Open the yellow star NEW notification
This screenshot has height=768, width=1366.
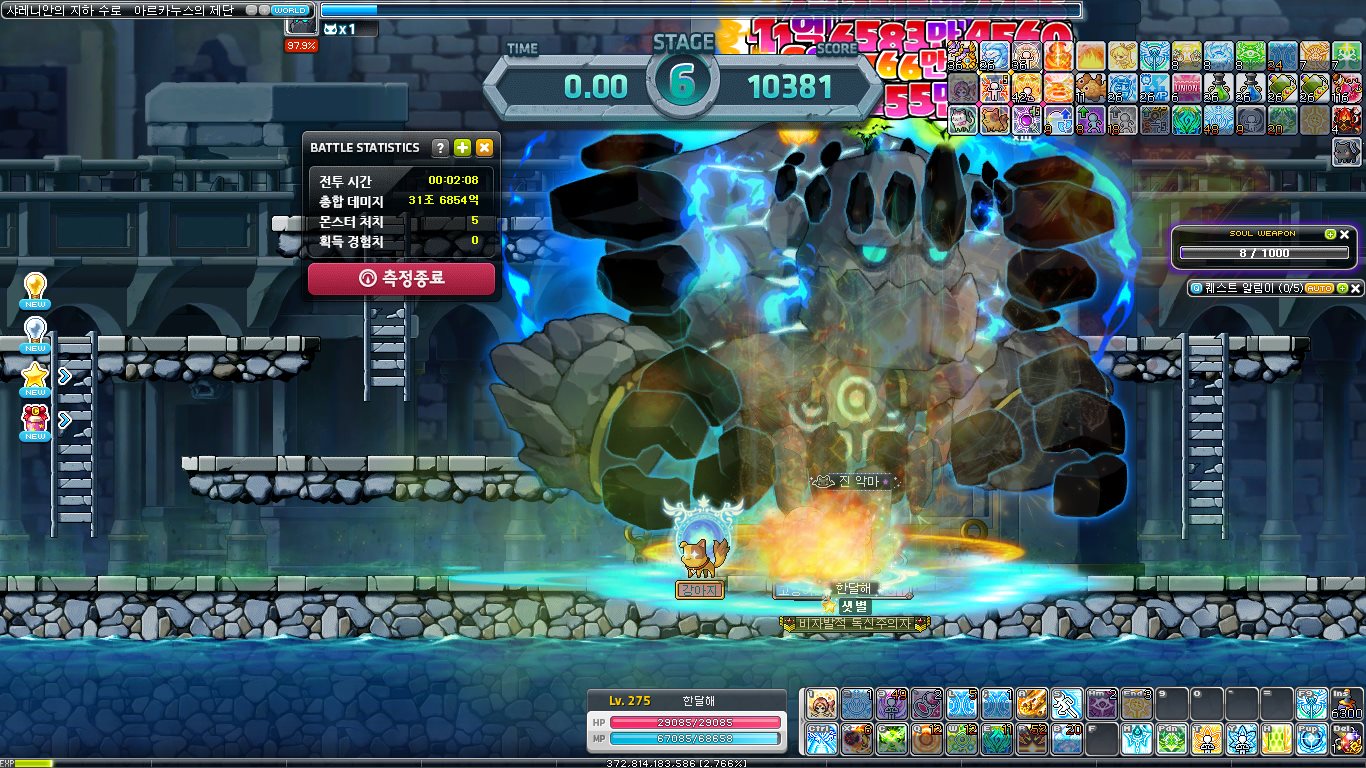[x=35, y=378]
